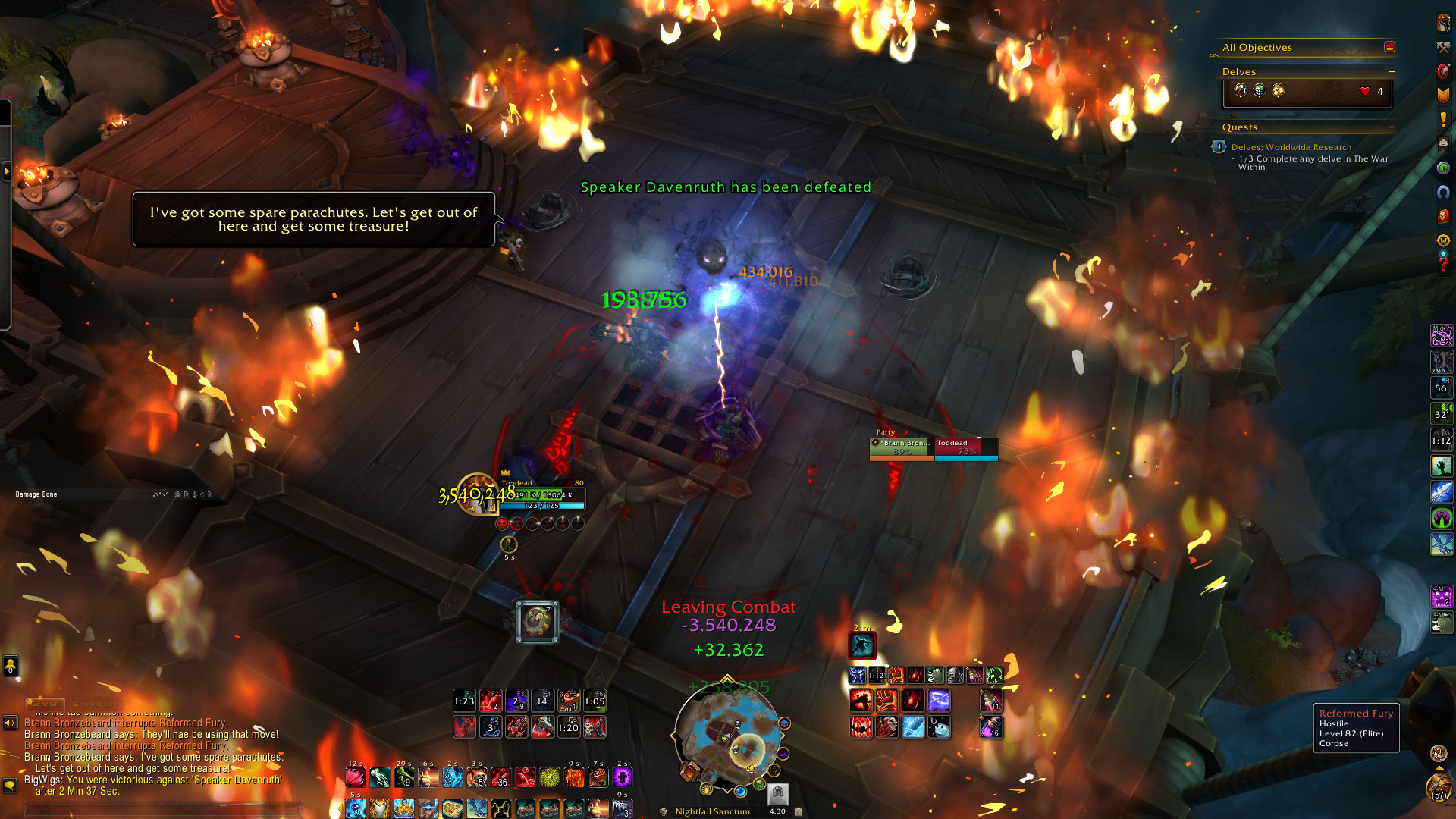Switch to the General chat tab
Screen dimensions: 1456x819
click(45, 703)
